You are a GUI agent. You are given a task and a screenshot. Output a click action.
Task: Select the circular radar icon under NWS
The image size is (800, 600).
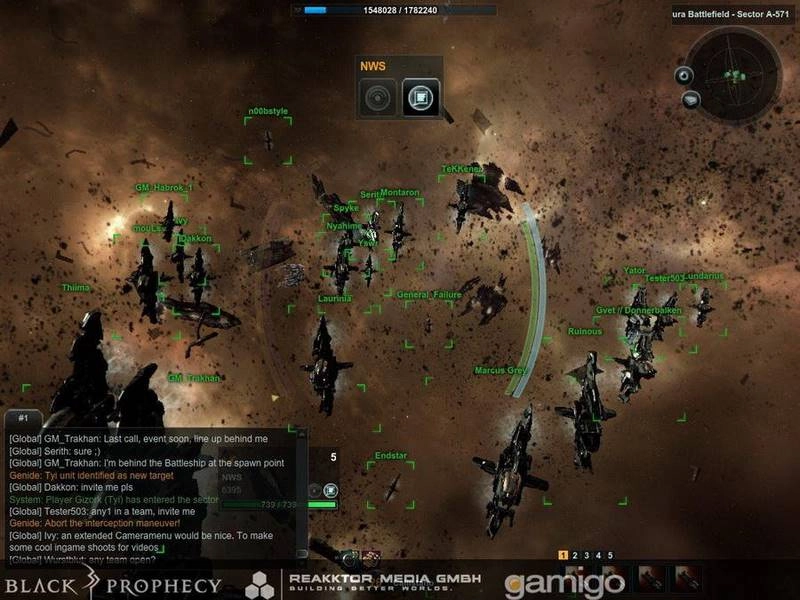(x=377, y=98)
